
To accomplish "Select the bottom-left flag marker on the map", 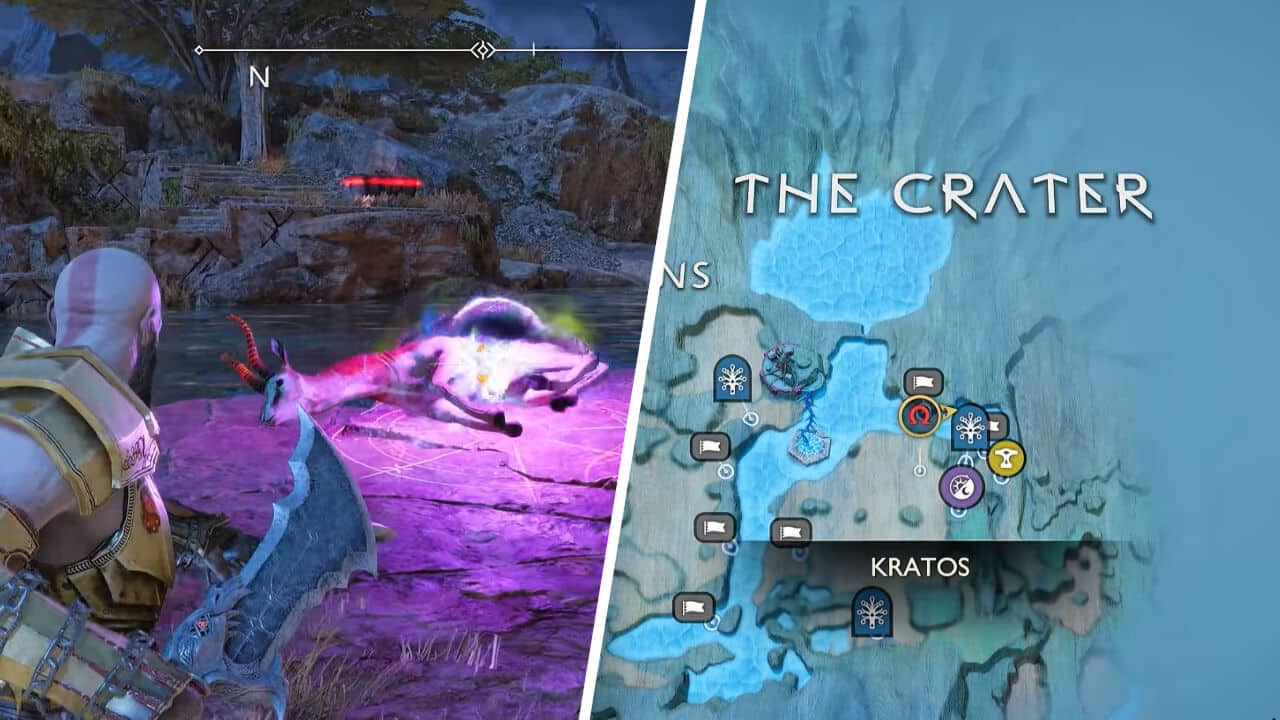I will click(695, 608).
